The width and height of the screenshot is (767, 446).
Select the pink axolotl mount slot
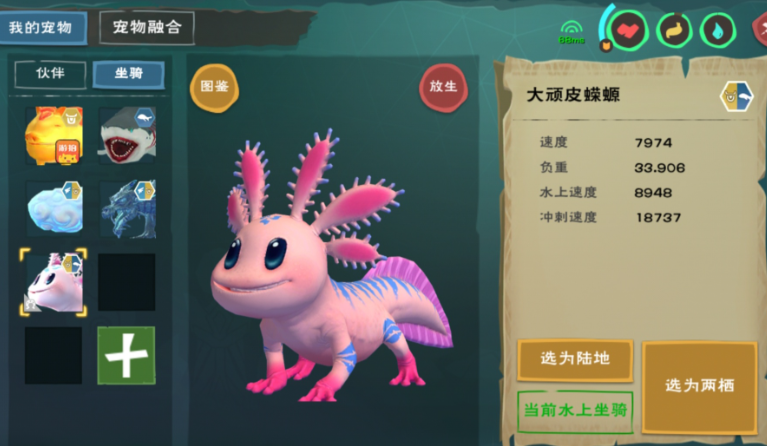click(x=53, y=282)
